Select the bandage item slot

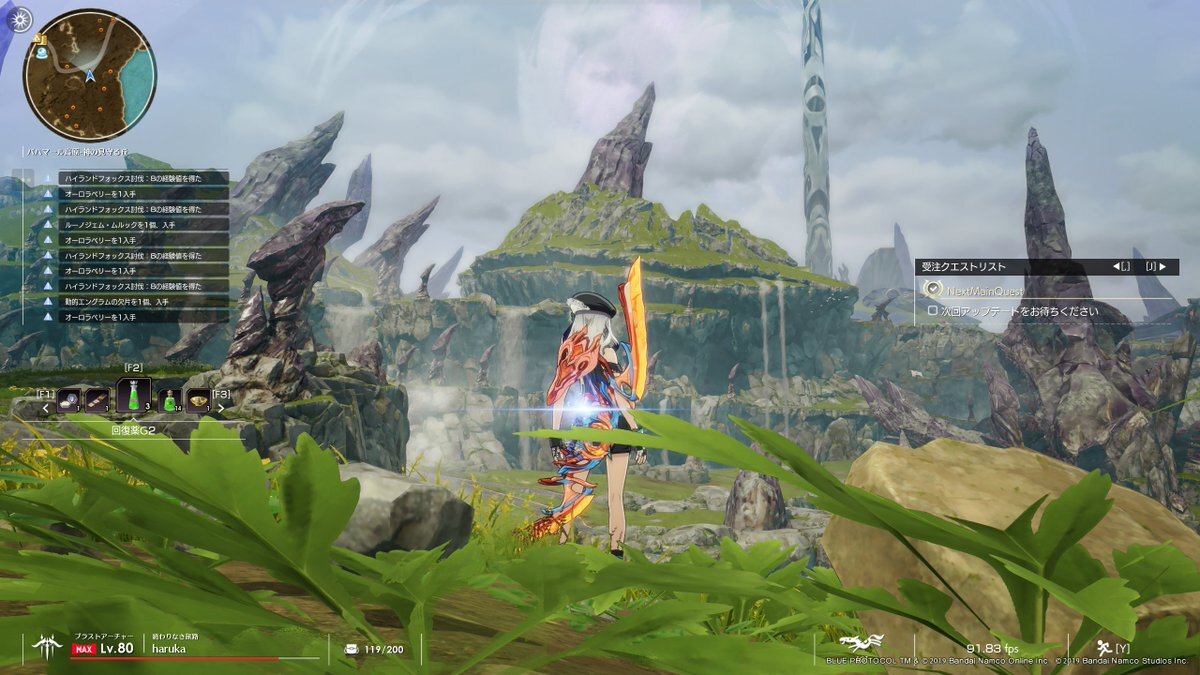[x=98, y=400]
